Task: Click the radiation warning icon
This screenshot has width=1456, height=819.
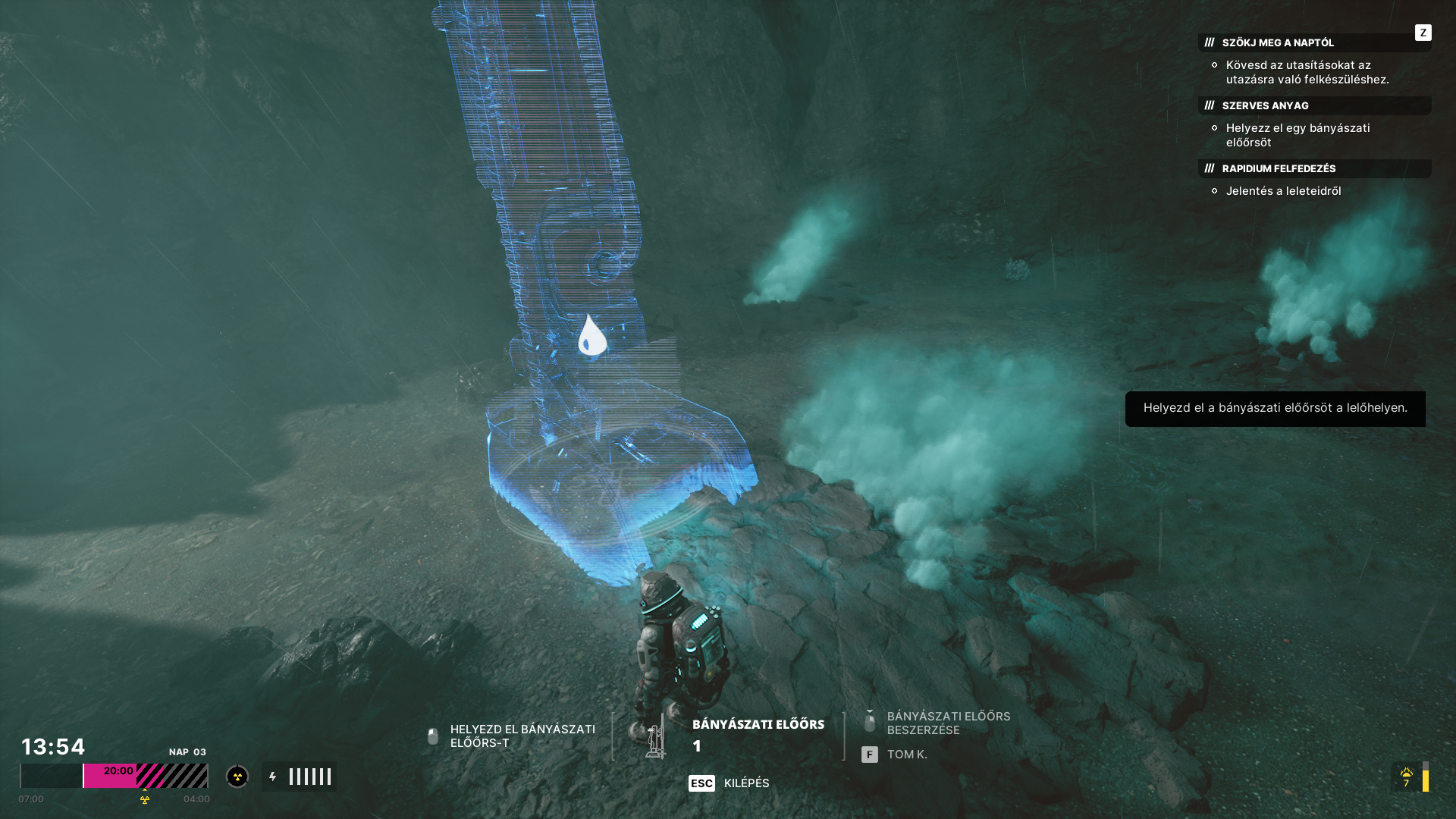Action: pos(237,777)
